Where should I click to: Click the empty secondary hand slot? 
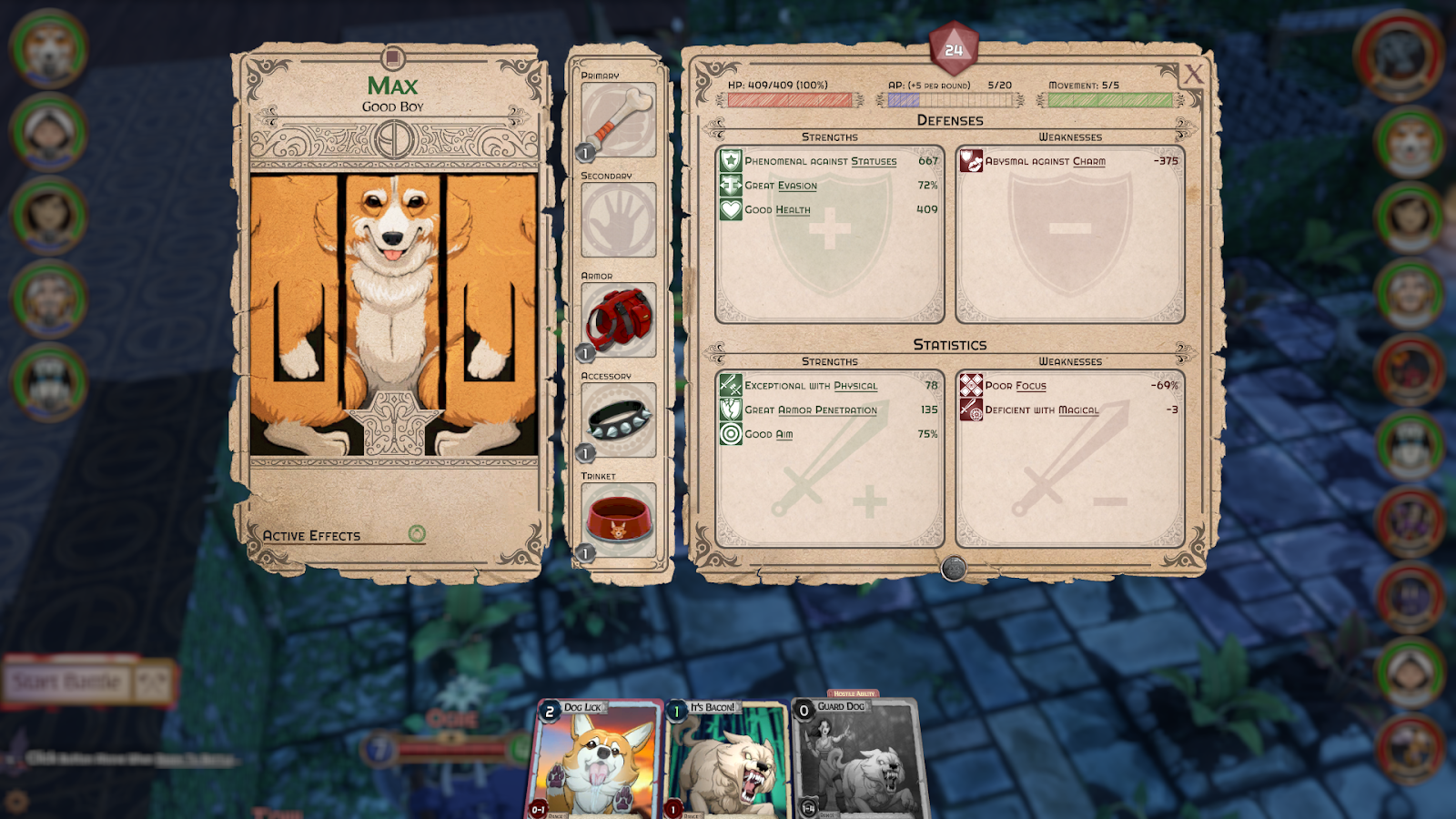tap(618, 220)
